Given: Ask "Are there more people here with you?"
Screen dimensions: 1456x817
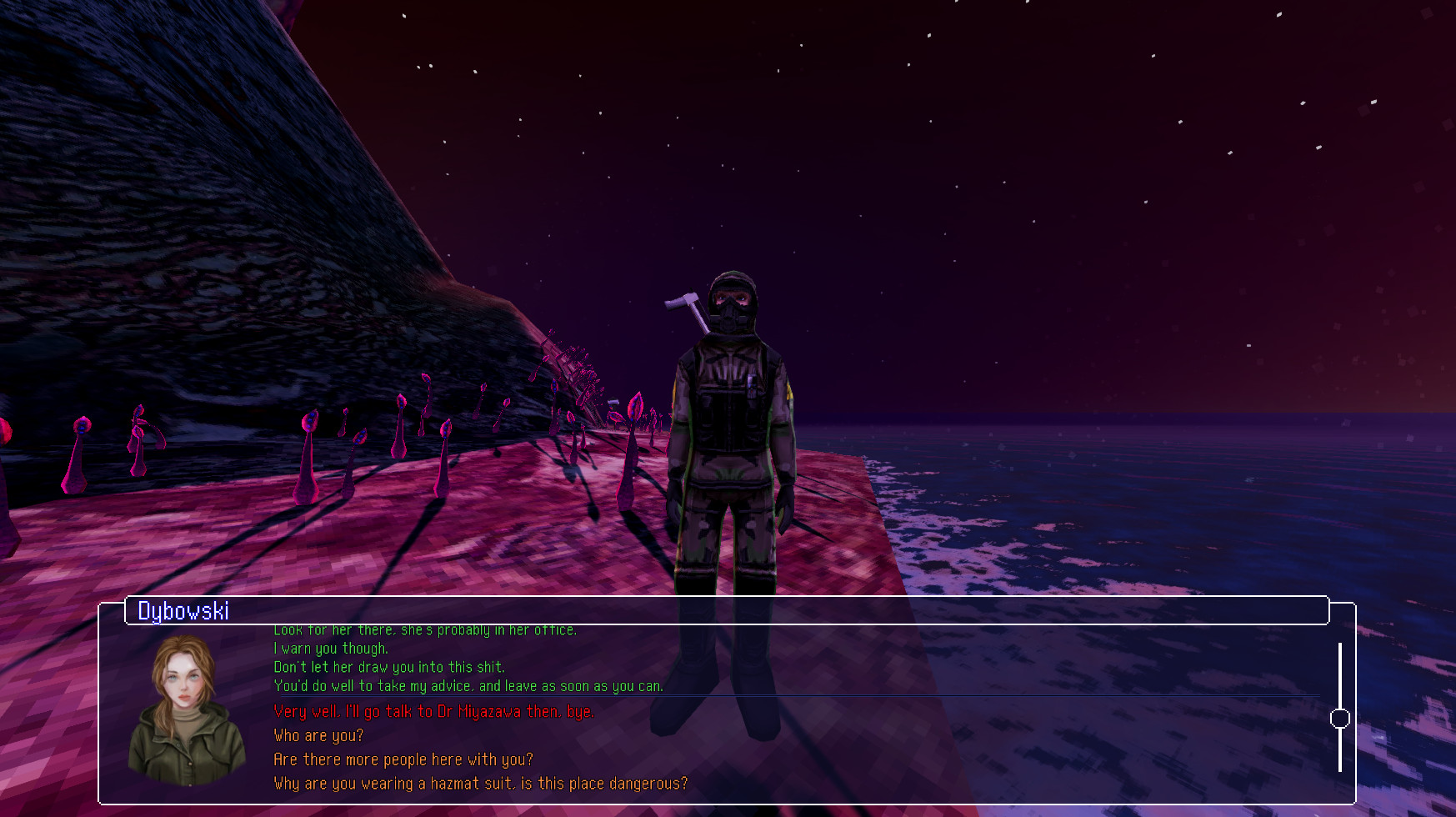Looking at the screenshot, I should pos(403,759).
